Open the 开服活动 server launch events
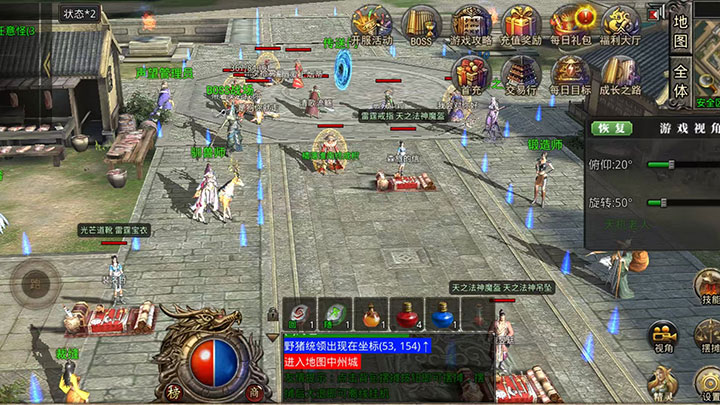The height and width of the screenshot is (405, 720). tap(372, 23)
